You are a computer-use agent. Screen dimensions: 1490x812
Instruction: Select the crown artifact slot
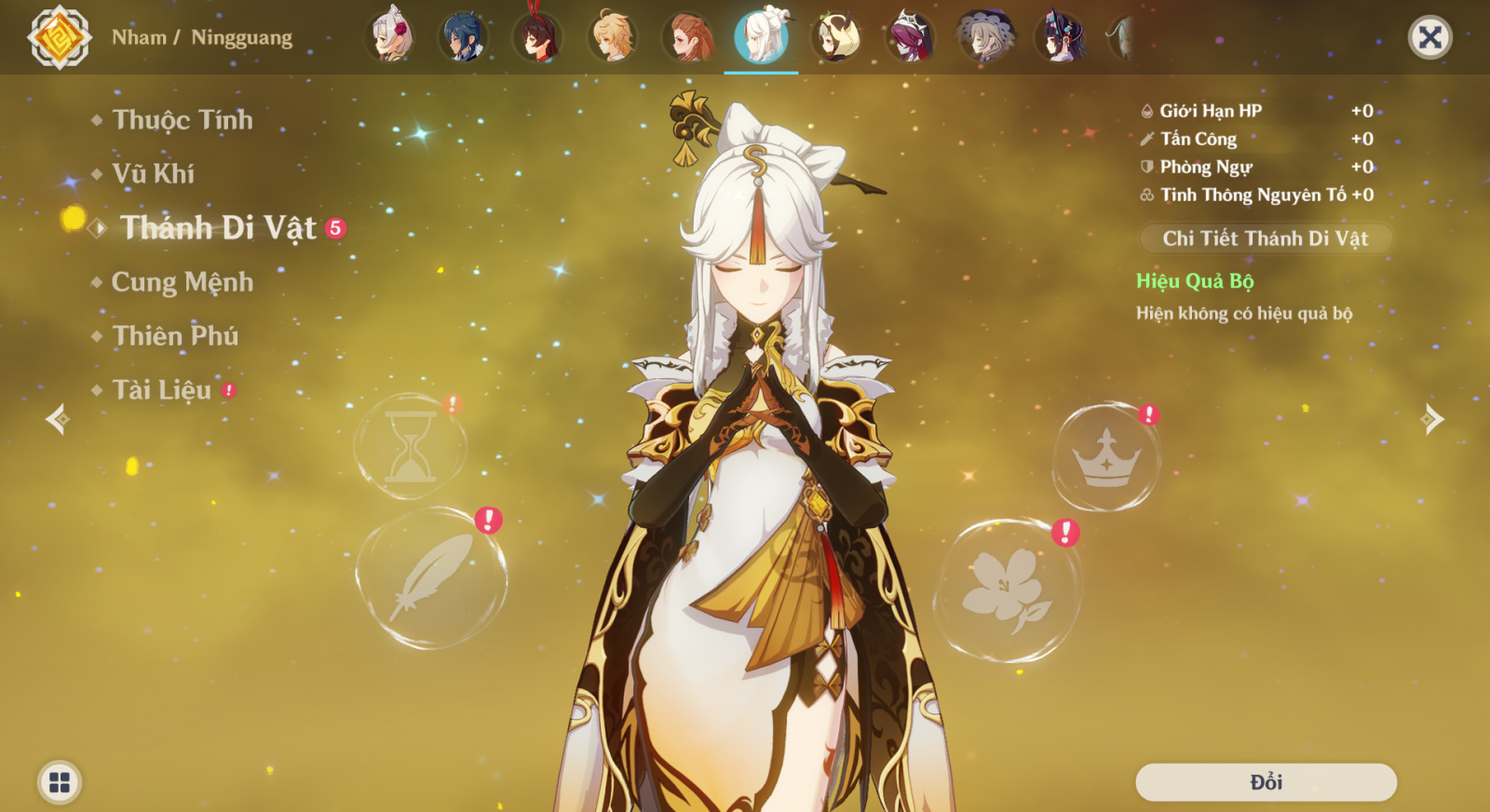click(x=1106, y=457)
